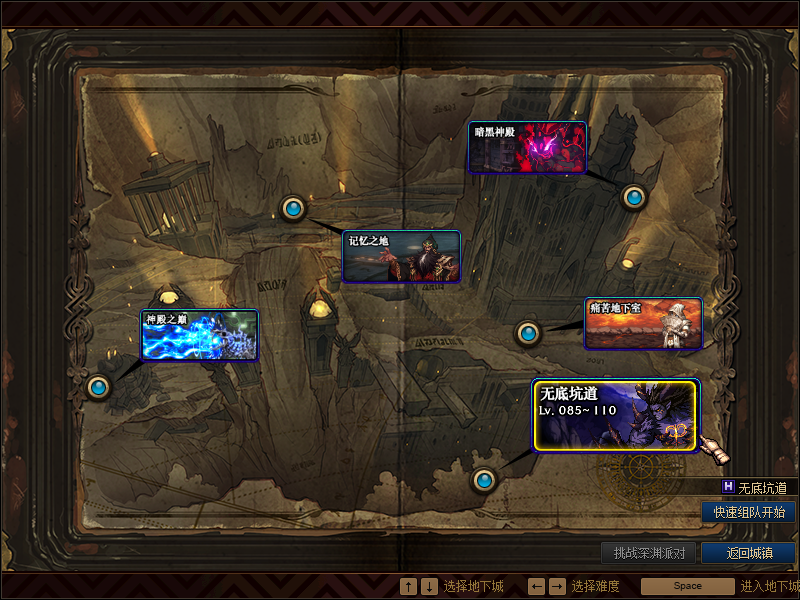The height and width of the screenshot is (600, 800).
Task: Click the blue map node beside 暗黑神殿
Action: tap(633, 197)
